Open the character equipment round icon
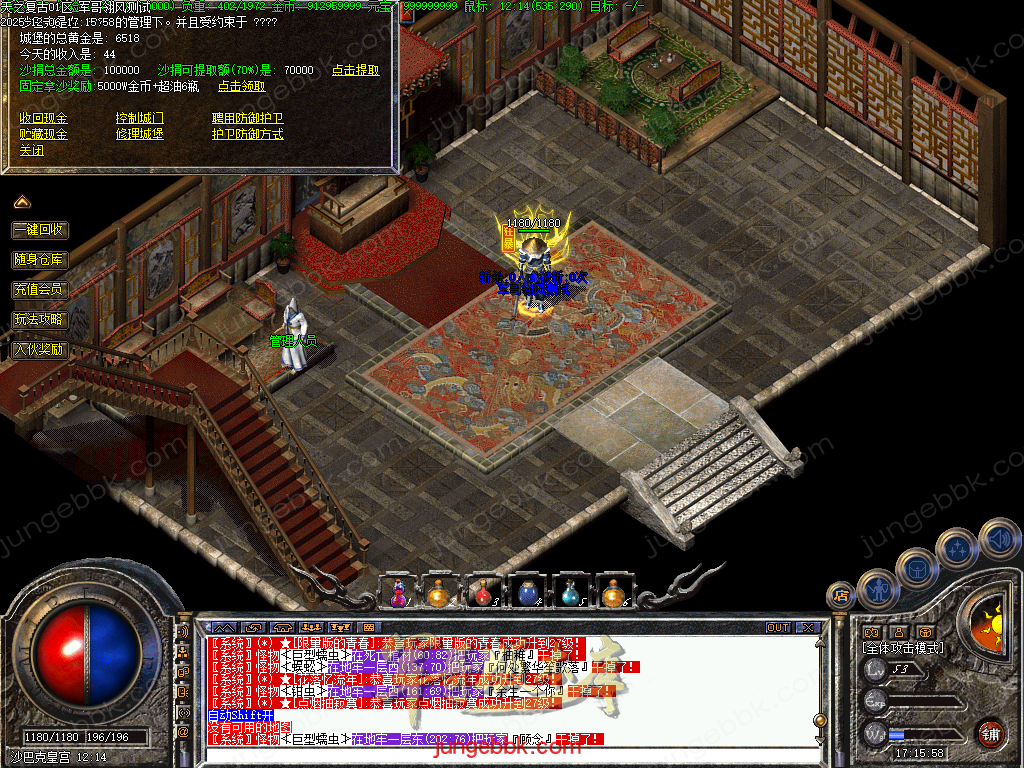This screenshot has width=1024, height=768. pos(877,589)
